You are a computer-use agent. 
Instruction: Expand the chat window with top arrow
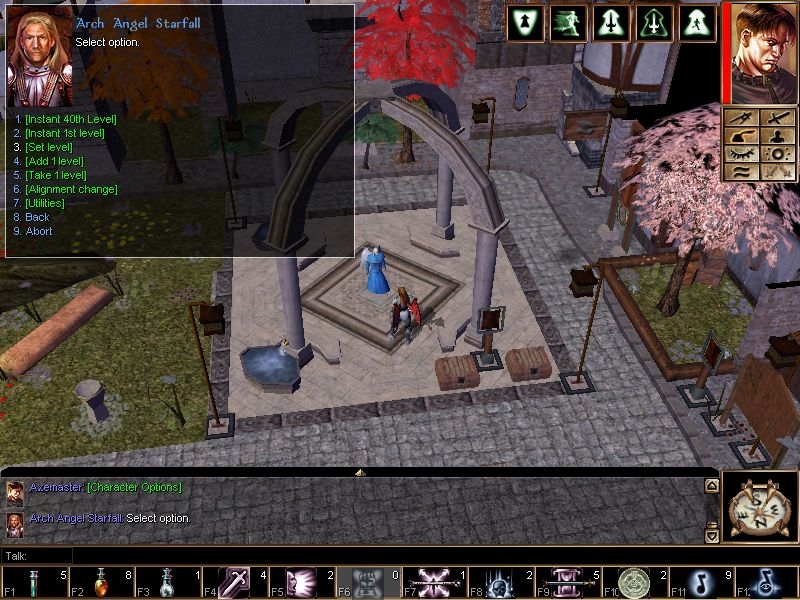coord(359,471)
